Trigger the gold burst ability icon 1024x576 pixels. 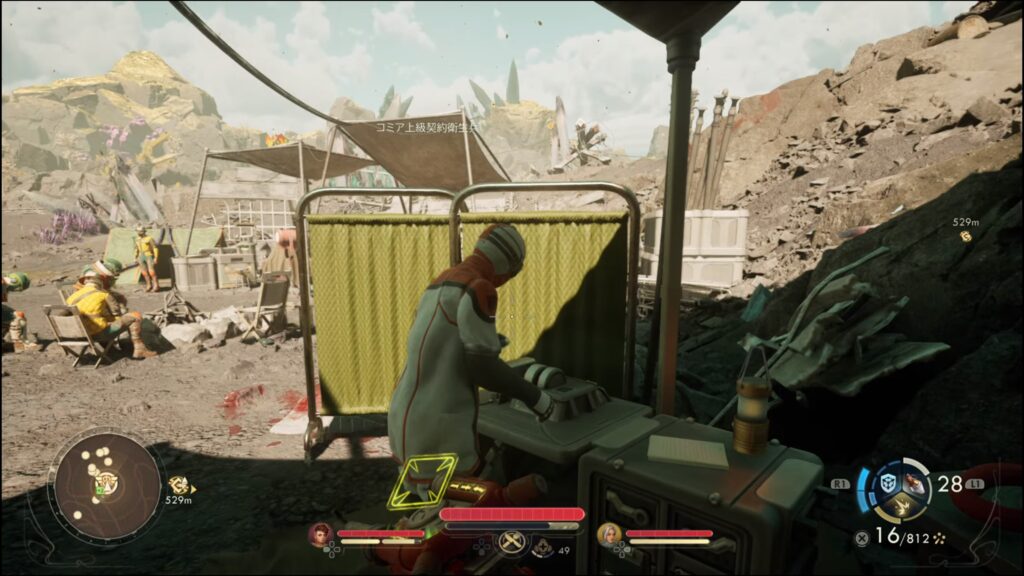[x=901, y=508]
